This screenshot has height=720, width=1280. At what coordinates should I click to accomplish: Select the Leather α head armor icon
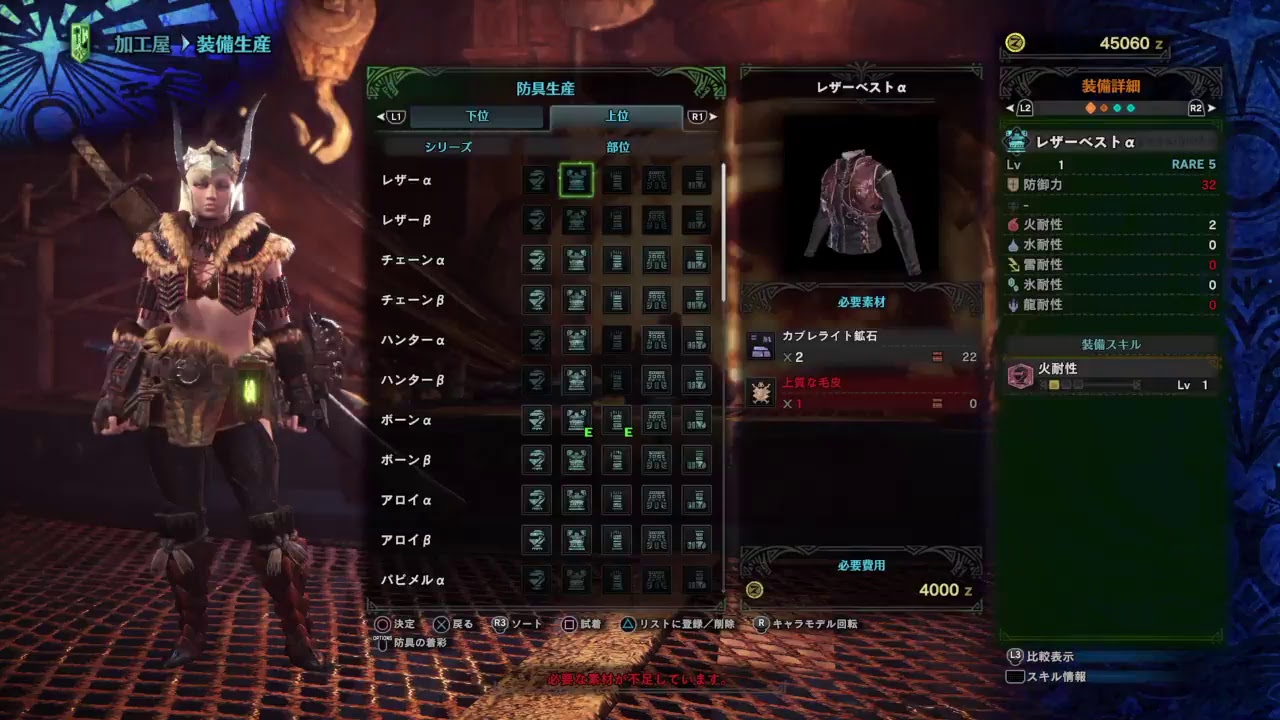[535, 180]
